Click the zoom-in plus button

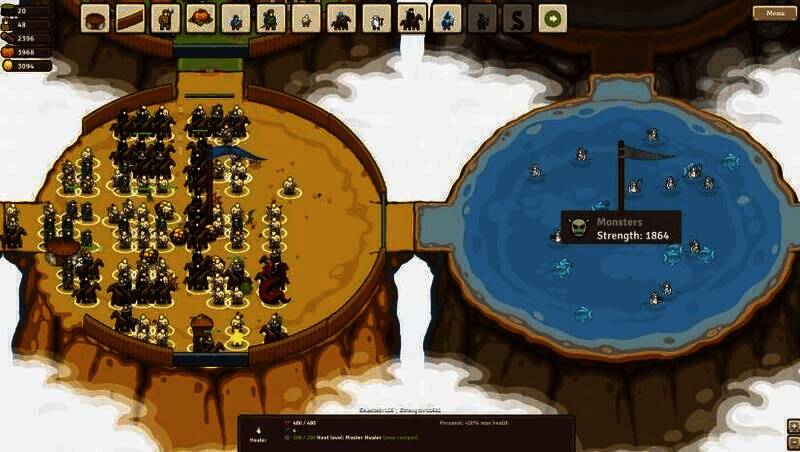point(793,425)
